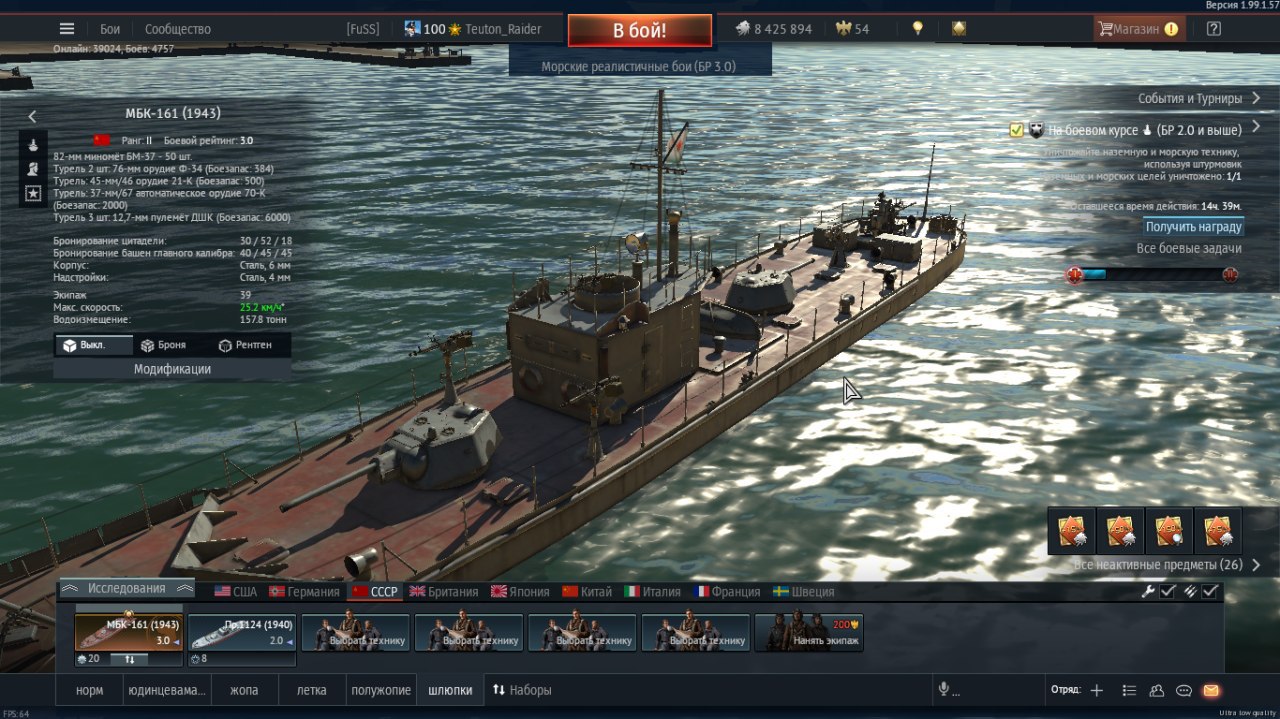
Task: Claim reward with Получить награду
Action: pos(1194,227)
